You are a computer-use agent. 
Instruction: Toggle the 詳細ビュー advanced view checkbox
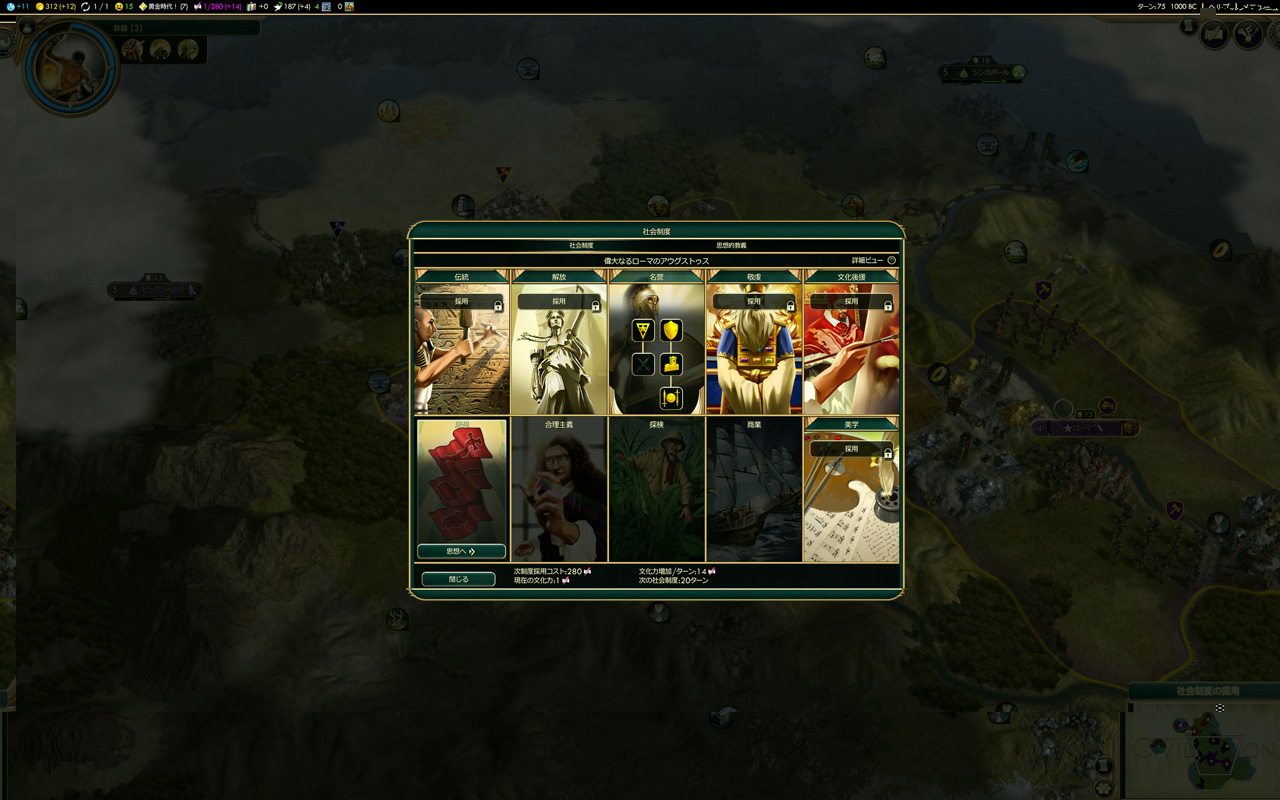tap(891, 261)
